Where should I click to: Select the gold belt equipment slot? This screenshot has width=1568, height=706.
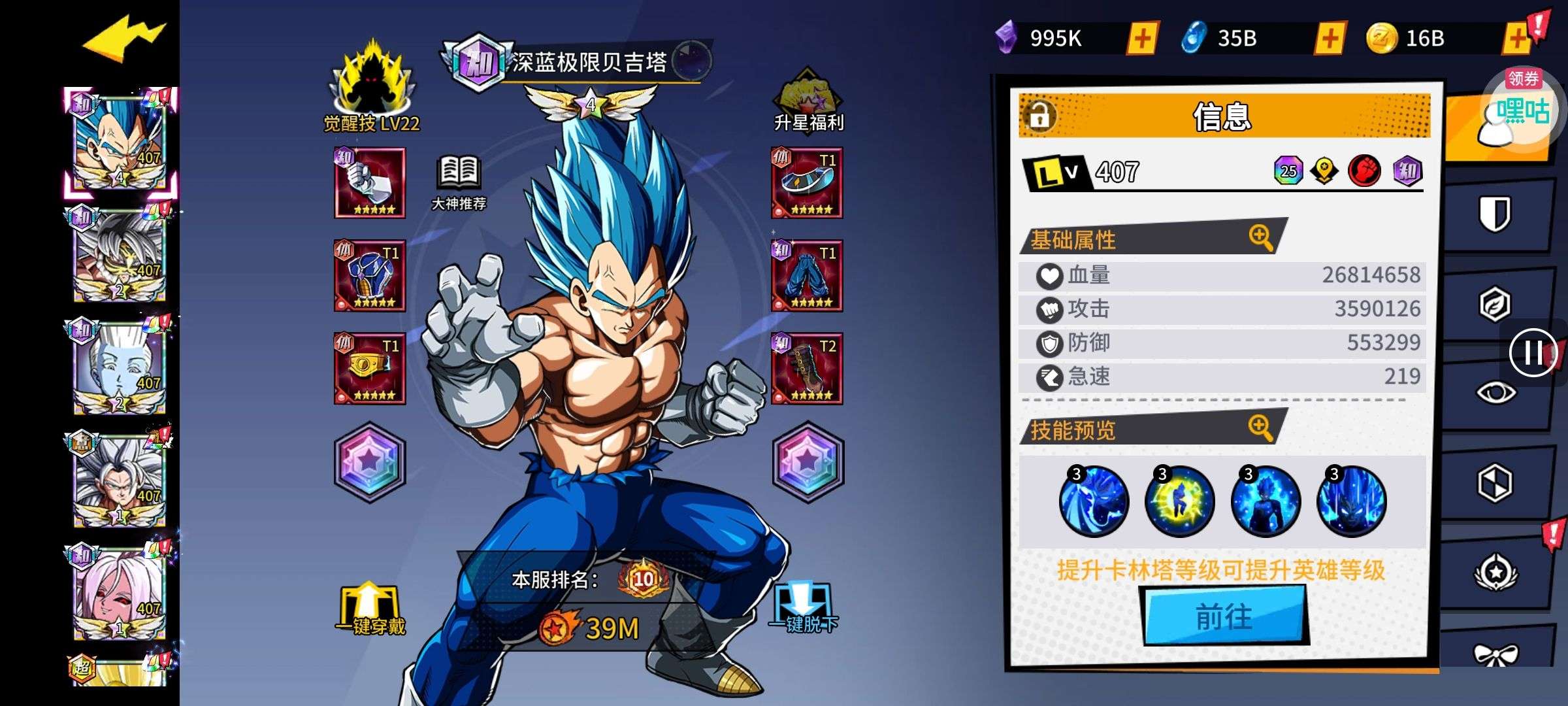point(370,369)
